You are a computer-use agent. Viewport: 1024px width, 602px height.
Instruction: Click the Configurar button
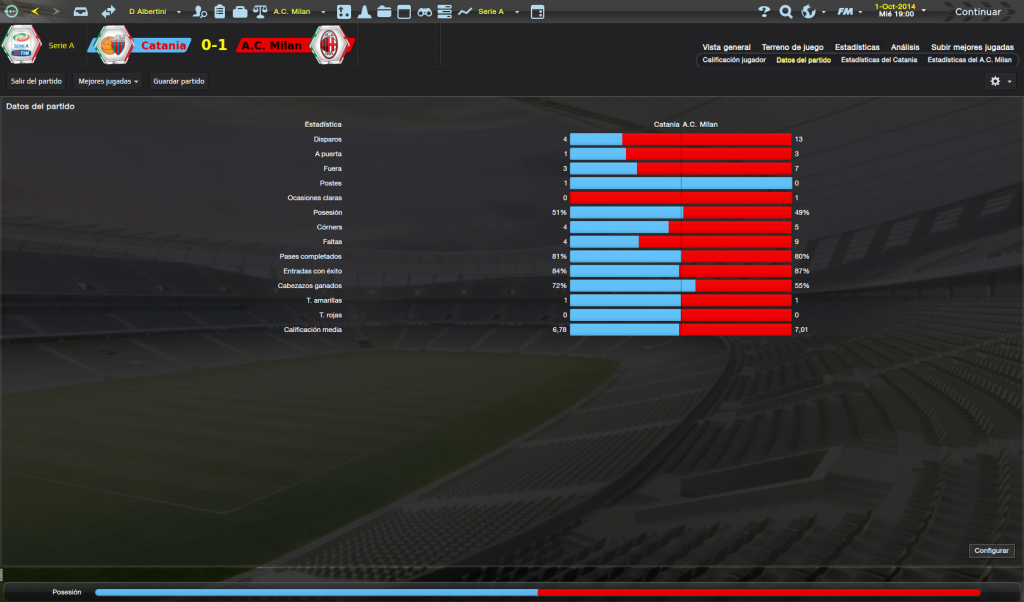pyautogui.click(x=991, y=551)
